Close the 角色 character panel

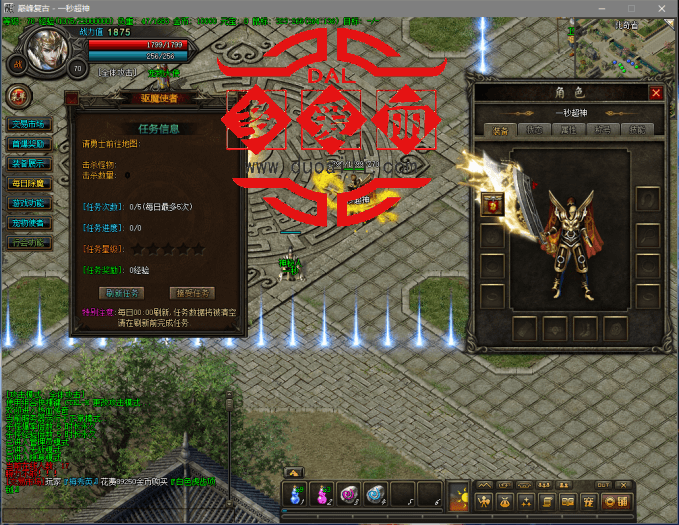(x=656, y=93)
